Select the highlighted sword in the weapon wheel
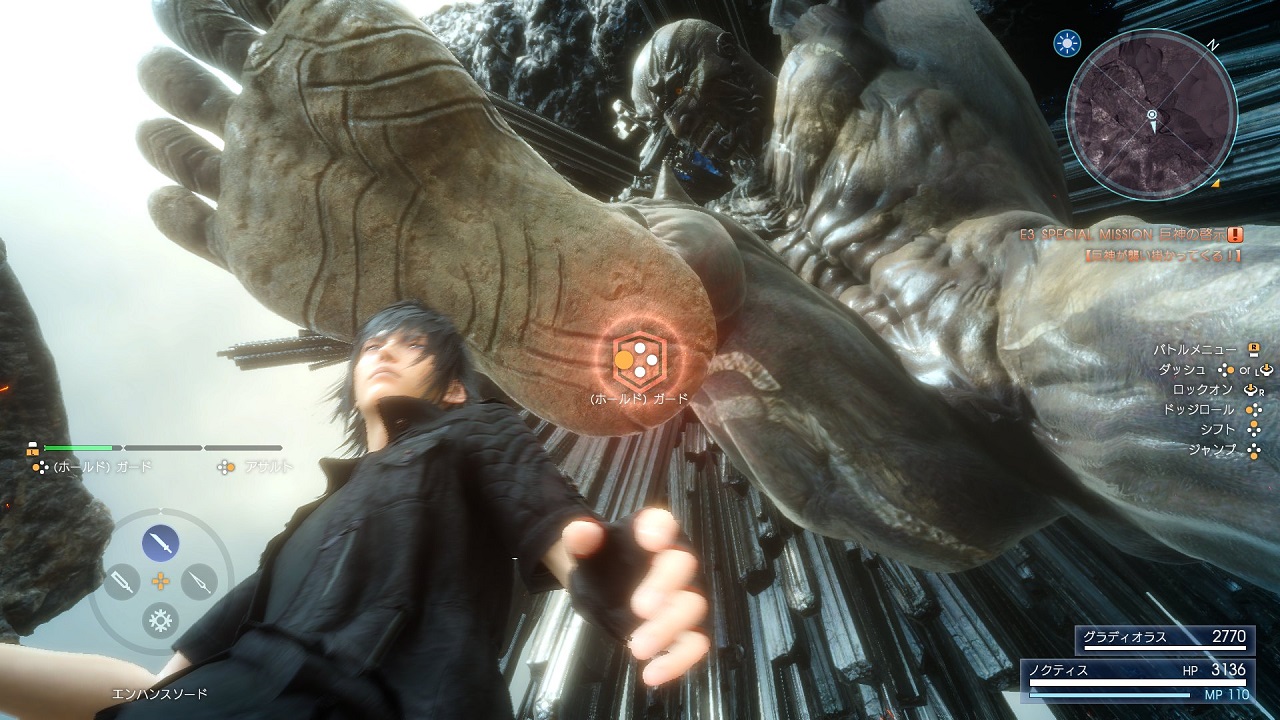The image size is (1280, 720). (x=160, y=543)
